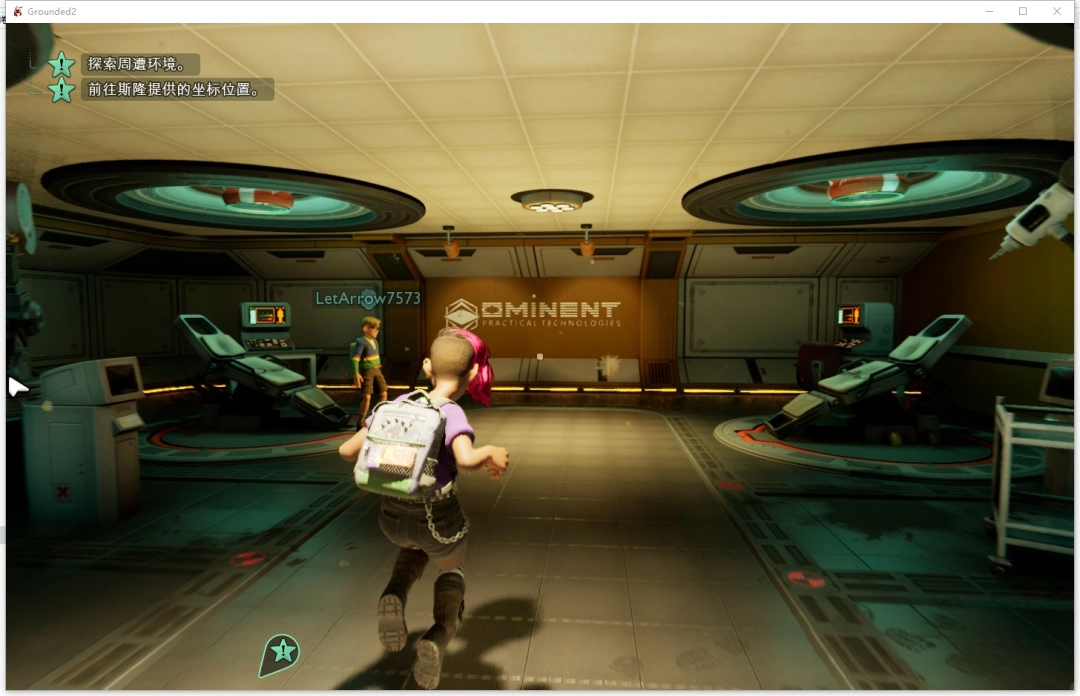Click the green quest waypoint marker
The height and width of the screenshot is (696, 1080).
282,652
